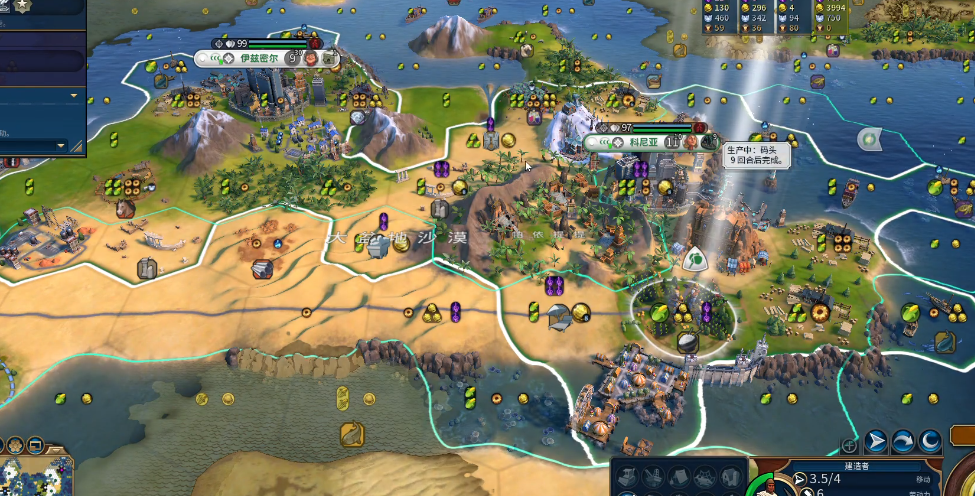This screenshot has width=975, height=496.
Task: Click the star icon in the left panel
Action: click(x=21, y=6)
